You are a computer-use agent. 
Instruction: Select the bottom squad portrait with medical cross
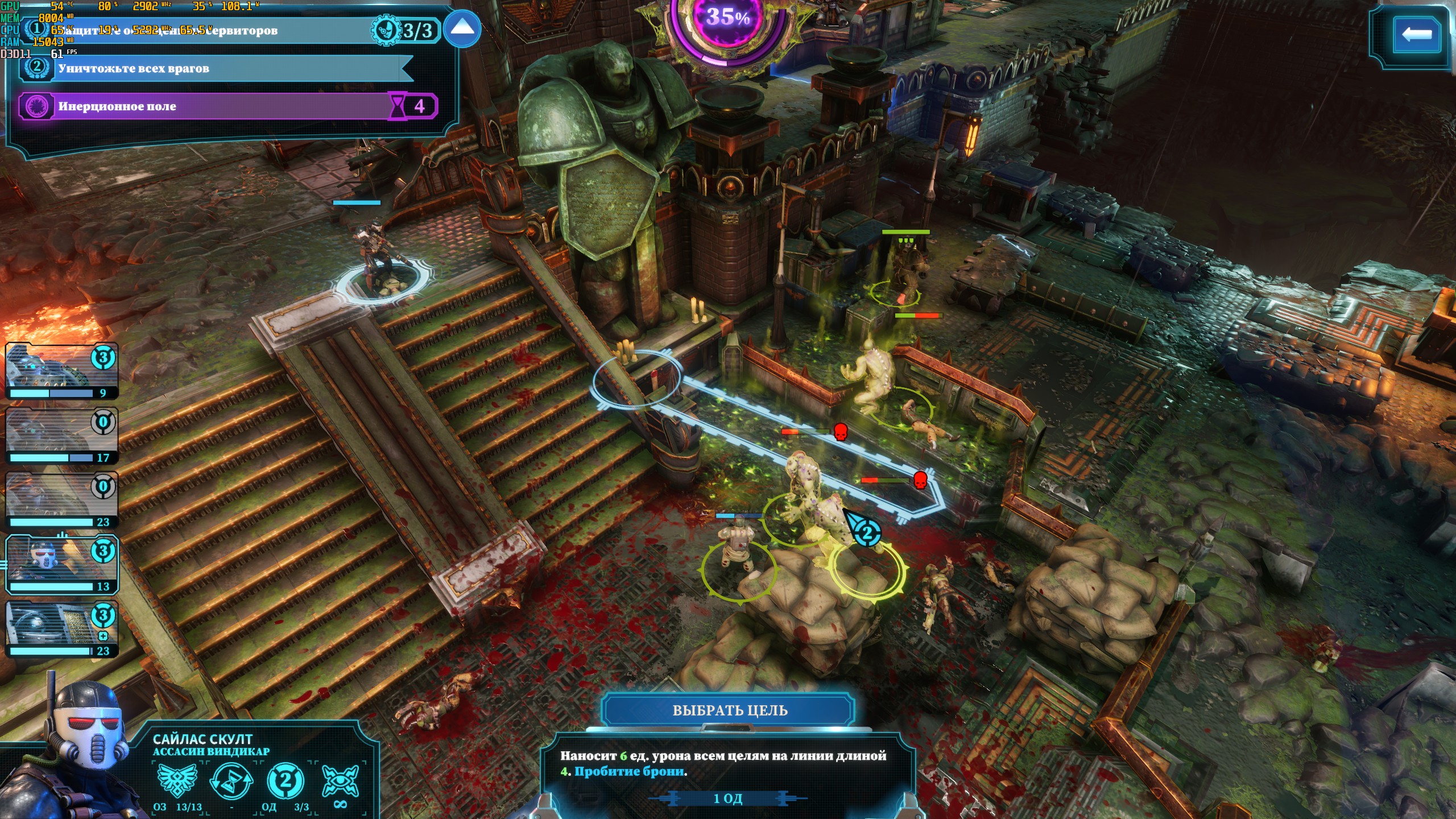coord(61,629)
